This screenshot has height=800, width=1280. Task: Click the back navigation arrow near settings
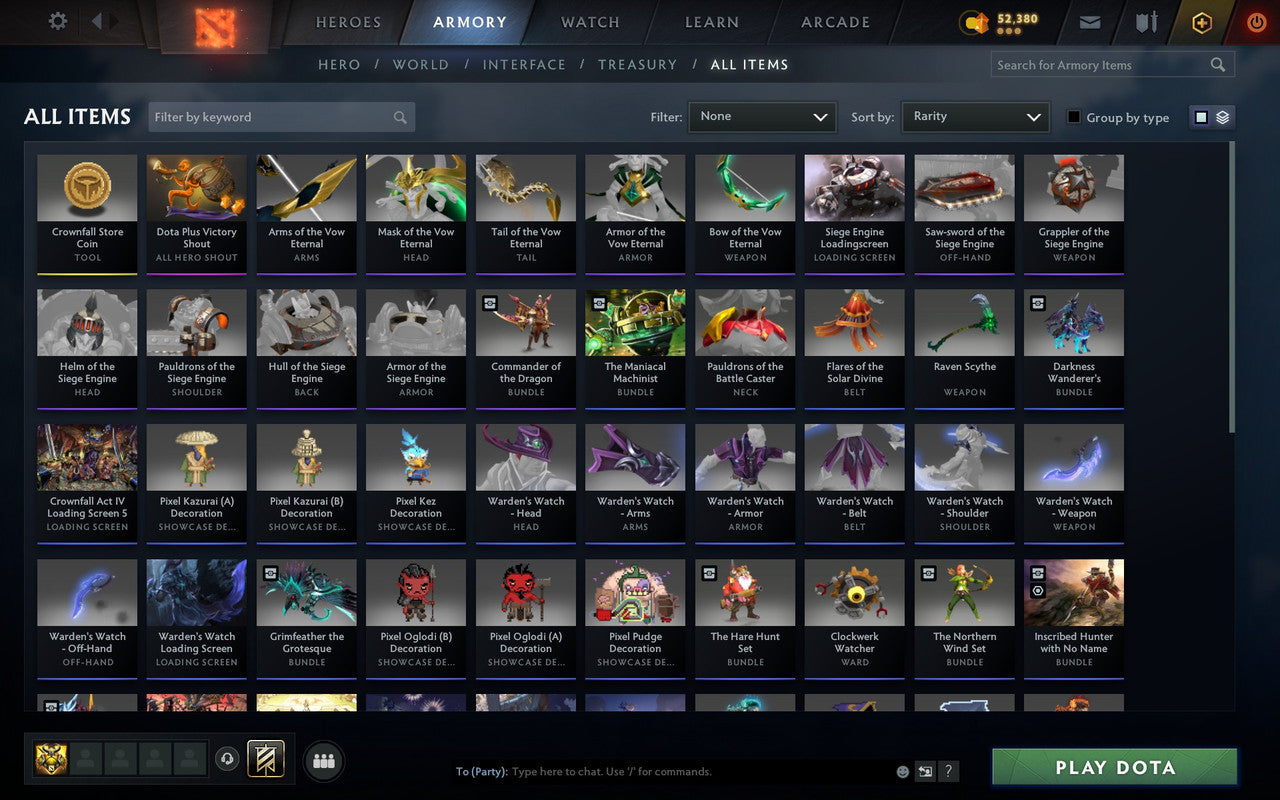tap(96, 20)
